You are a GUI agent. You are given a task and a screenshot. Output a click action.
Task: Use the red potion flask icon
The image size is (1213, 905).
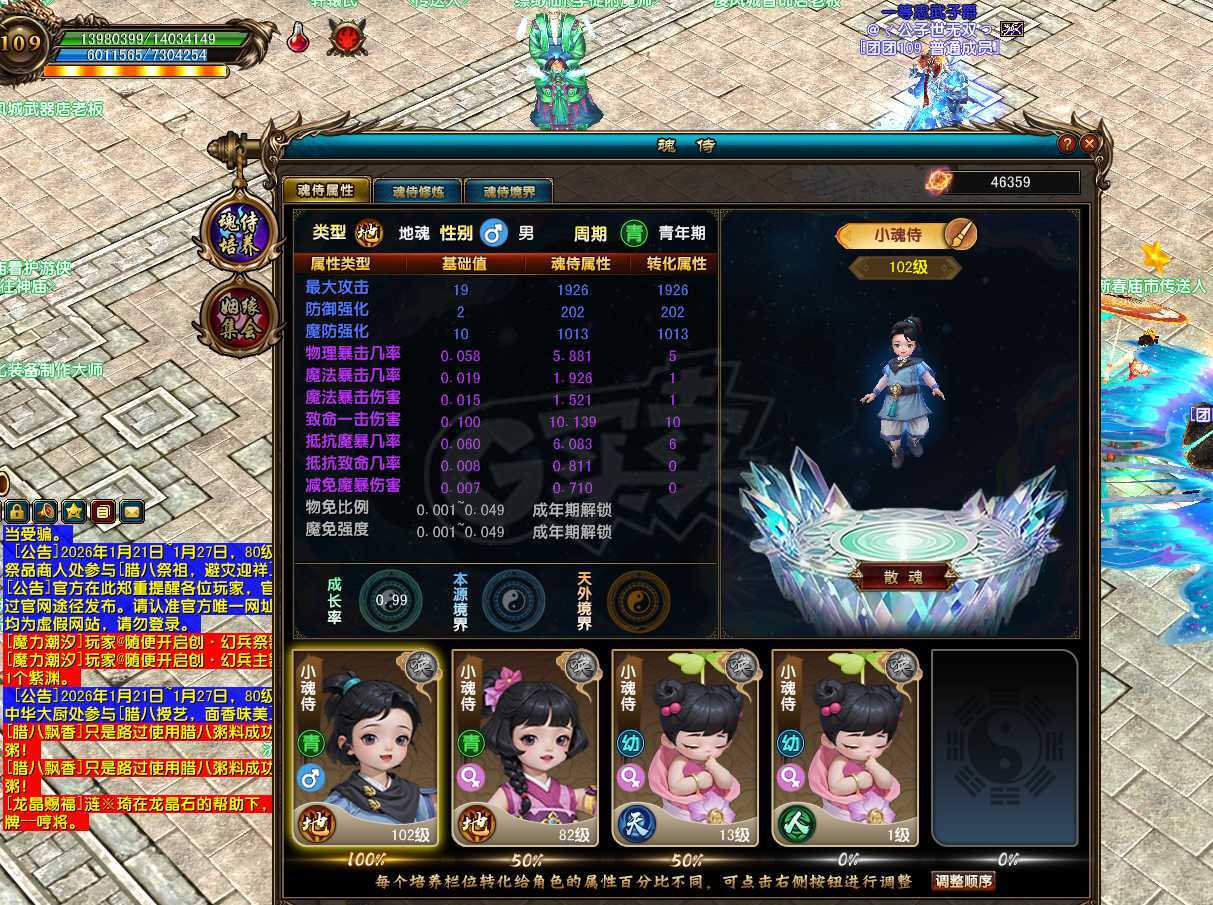(x=298, y=37)
